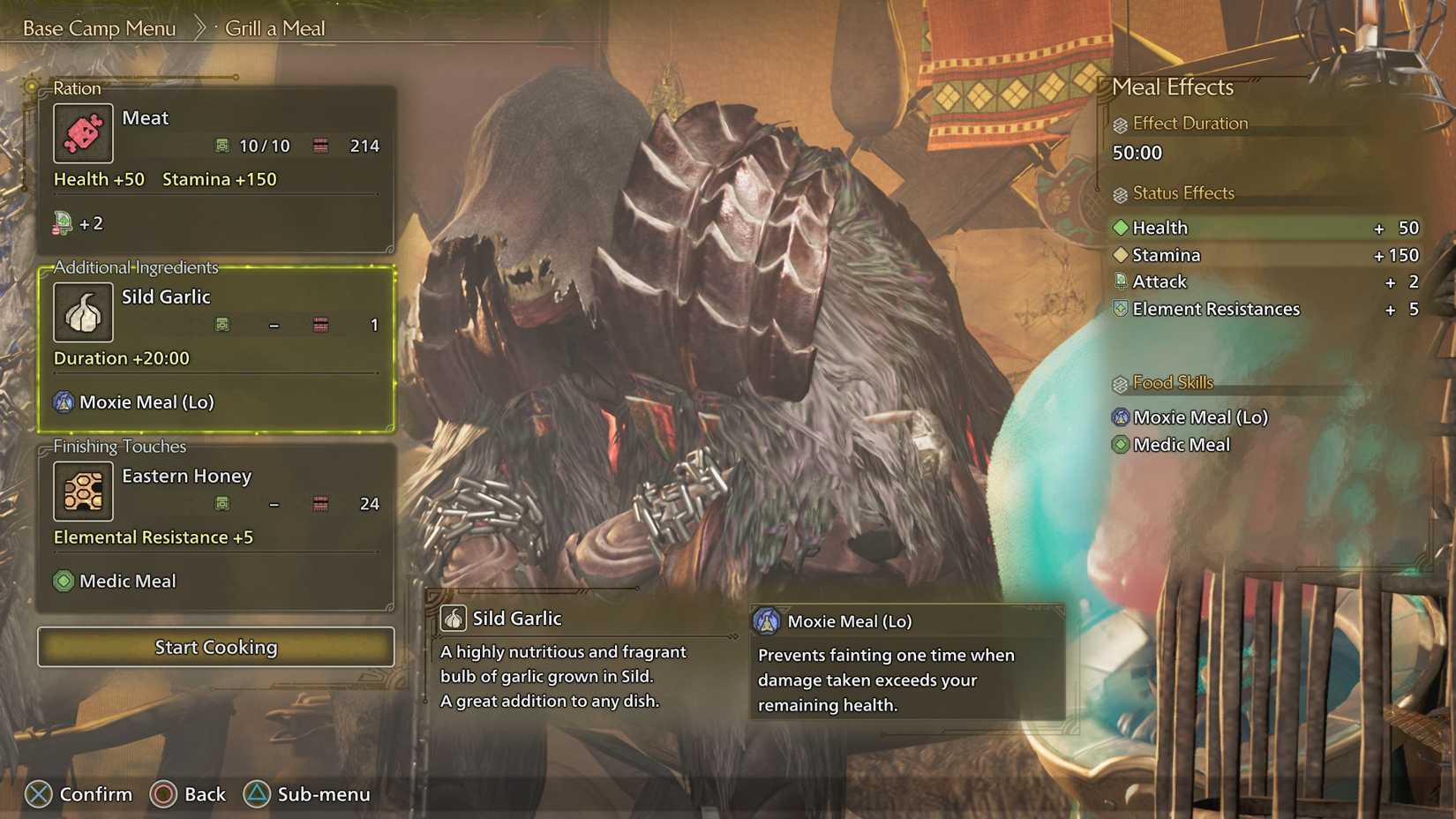This screenshot has height=819, width=1456.
Task: Click the Element Resistances shield icon
Action: [x=1121, y=310]
